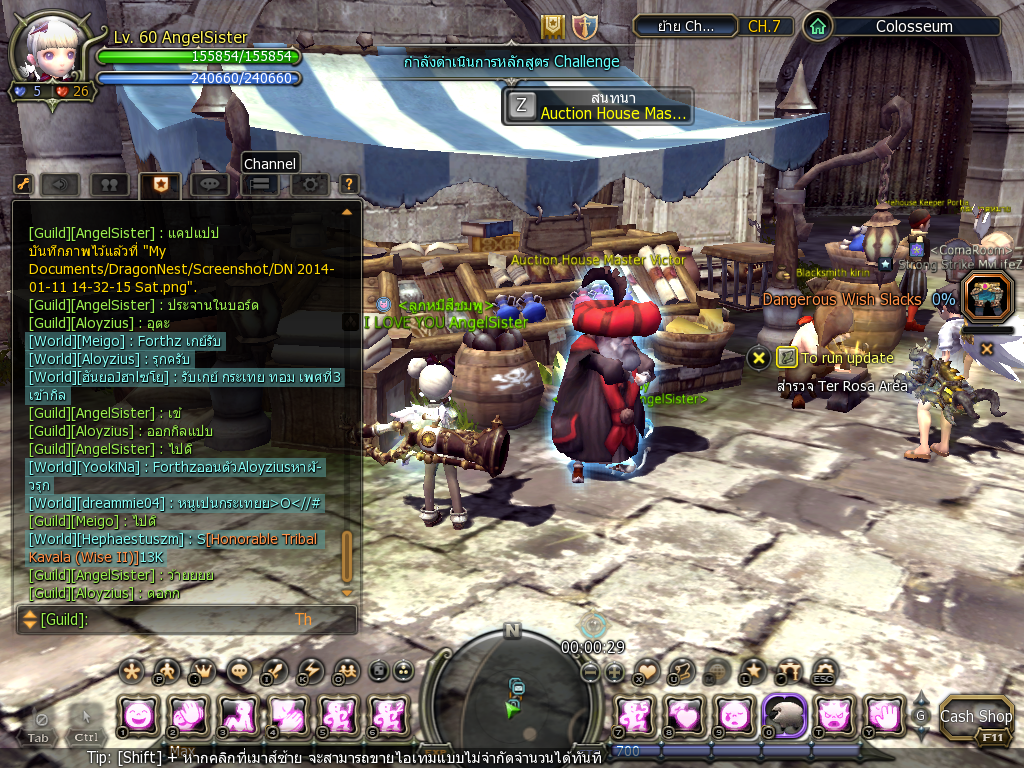Viewport: 1024px width, 768px height.
Task: Open the crown icon menu
Action: (x=203, y=670)
